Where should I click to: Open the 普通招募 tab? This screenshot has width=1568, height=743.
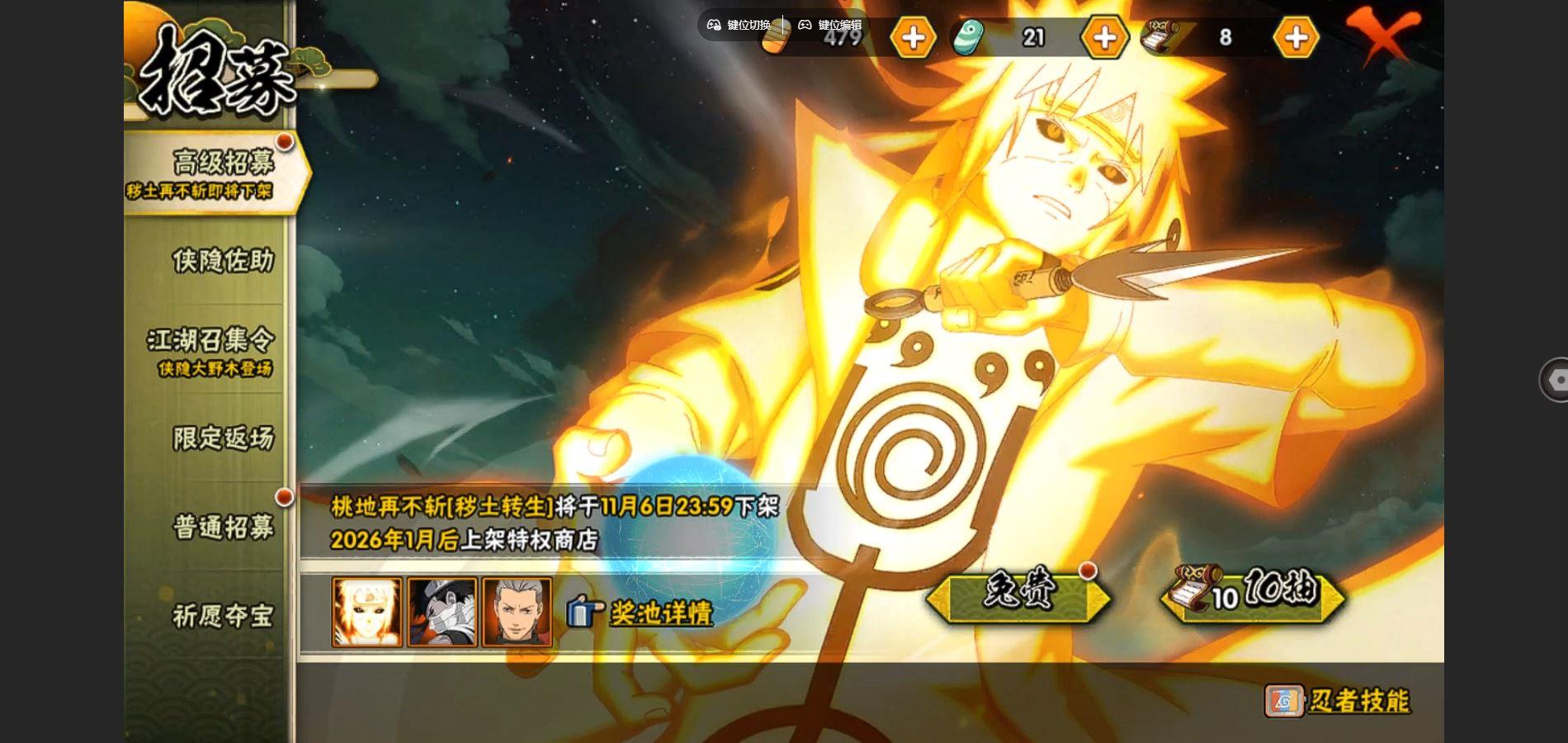tap(222, 527)
